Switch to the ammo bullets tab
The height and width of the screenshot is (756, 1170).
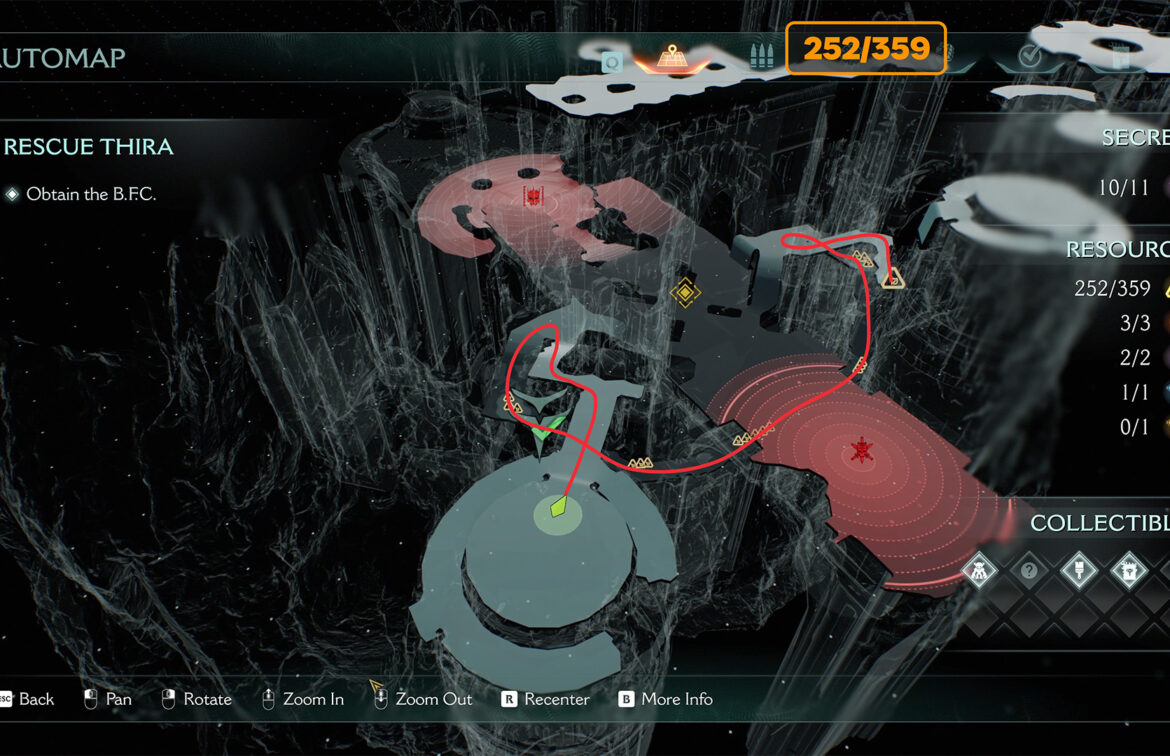click(x=759, y=58)
